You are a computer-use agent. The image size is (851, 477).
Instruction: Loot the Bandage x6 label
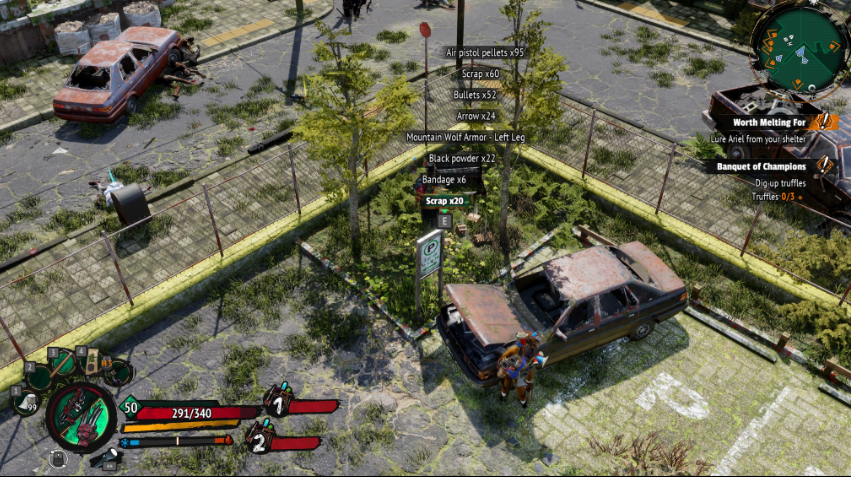(446, 179)
